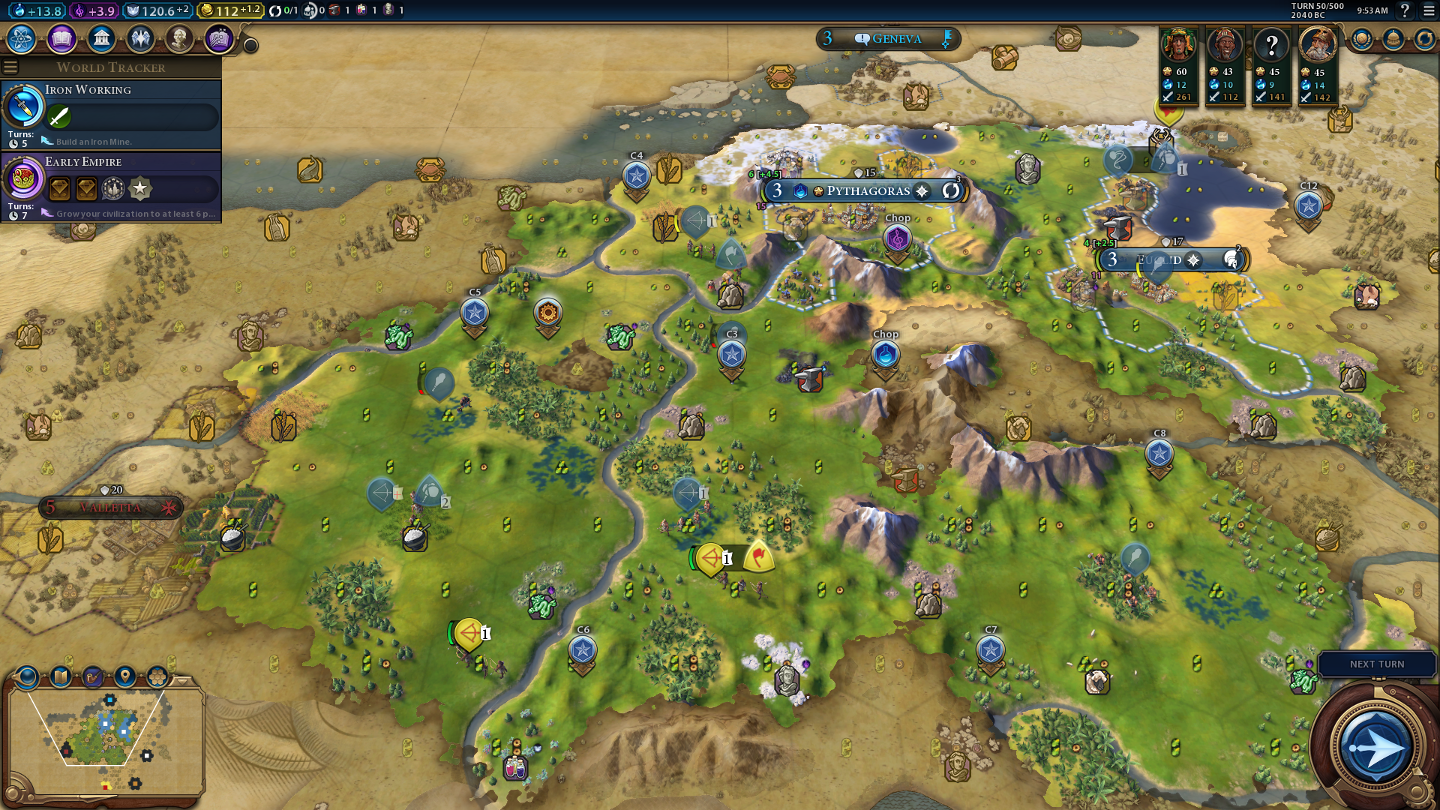This screenshot has width=1440, height=810.
Task: Select the Pythagoras city banner
Action: click(865, 190)
